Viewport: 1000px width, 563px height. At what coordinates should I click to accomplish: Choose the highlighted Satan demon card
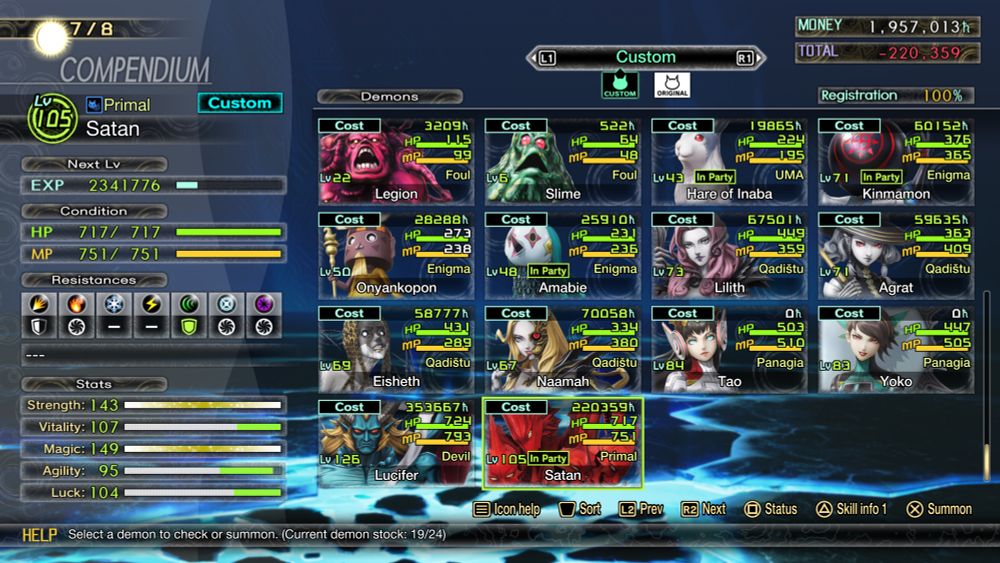pos(563,442)
